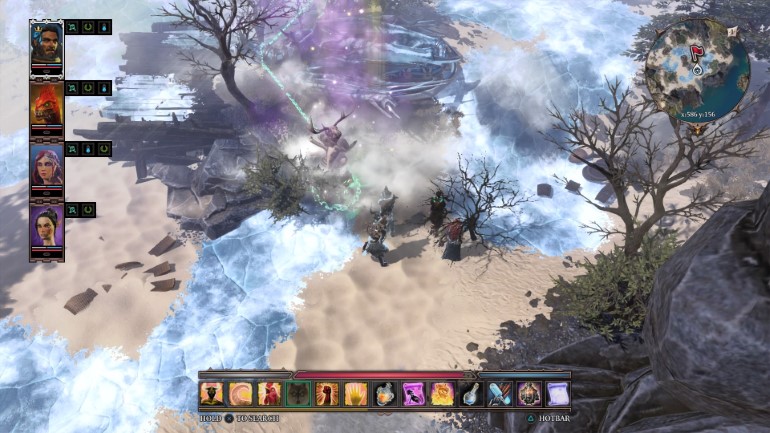Open the circular minimap
The image size is (770, 433).
696,68
